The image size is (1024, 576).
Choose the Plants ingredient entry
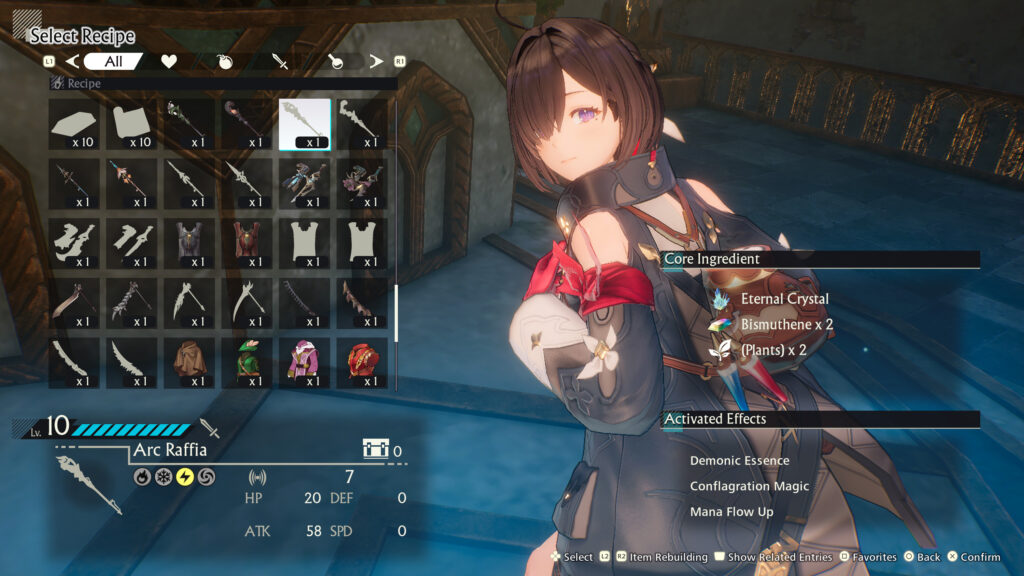coord(772,350)
